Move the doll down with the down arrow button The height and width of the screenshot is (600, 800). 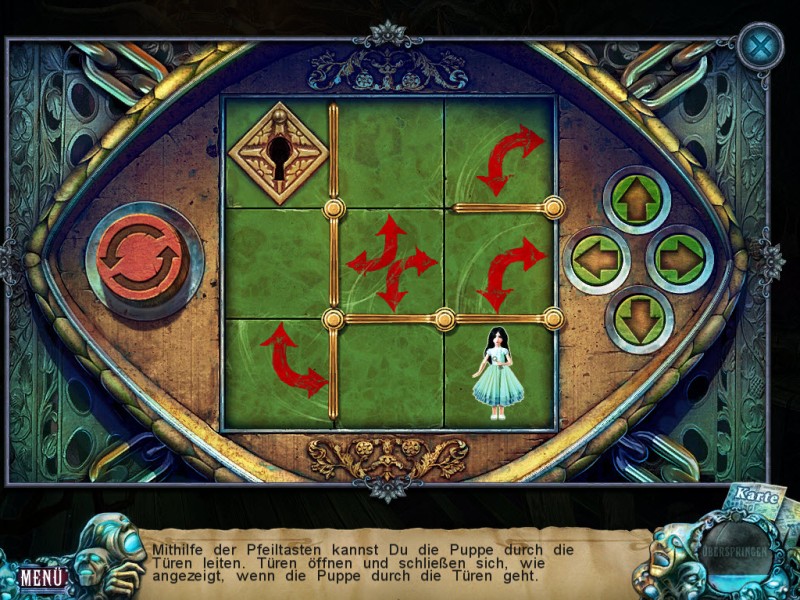[637, 320]
